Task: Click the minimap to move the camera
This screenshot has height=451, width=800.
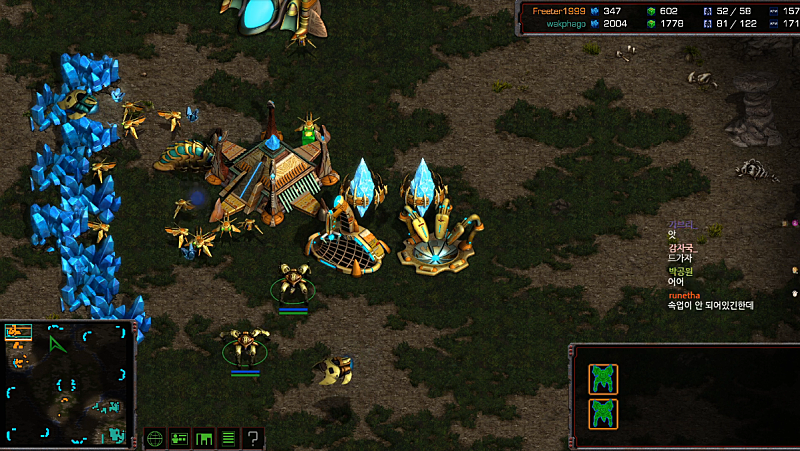Action: pos(70,383)
